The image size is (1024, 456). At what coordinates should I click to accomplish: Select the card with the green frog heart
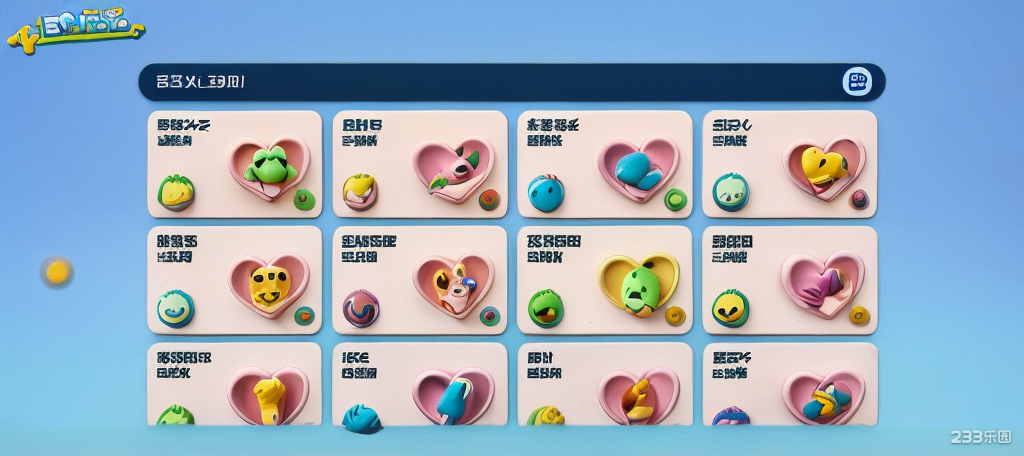[235, 164]
